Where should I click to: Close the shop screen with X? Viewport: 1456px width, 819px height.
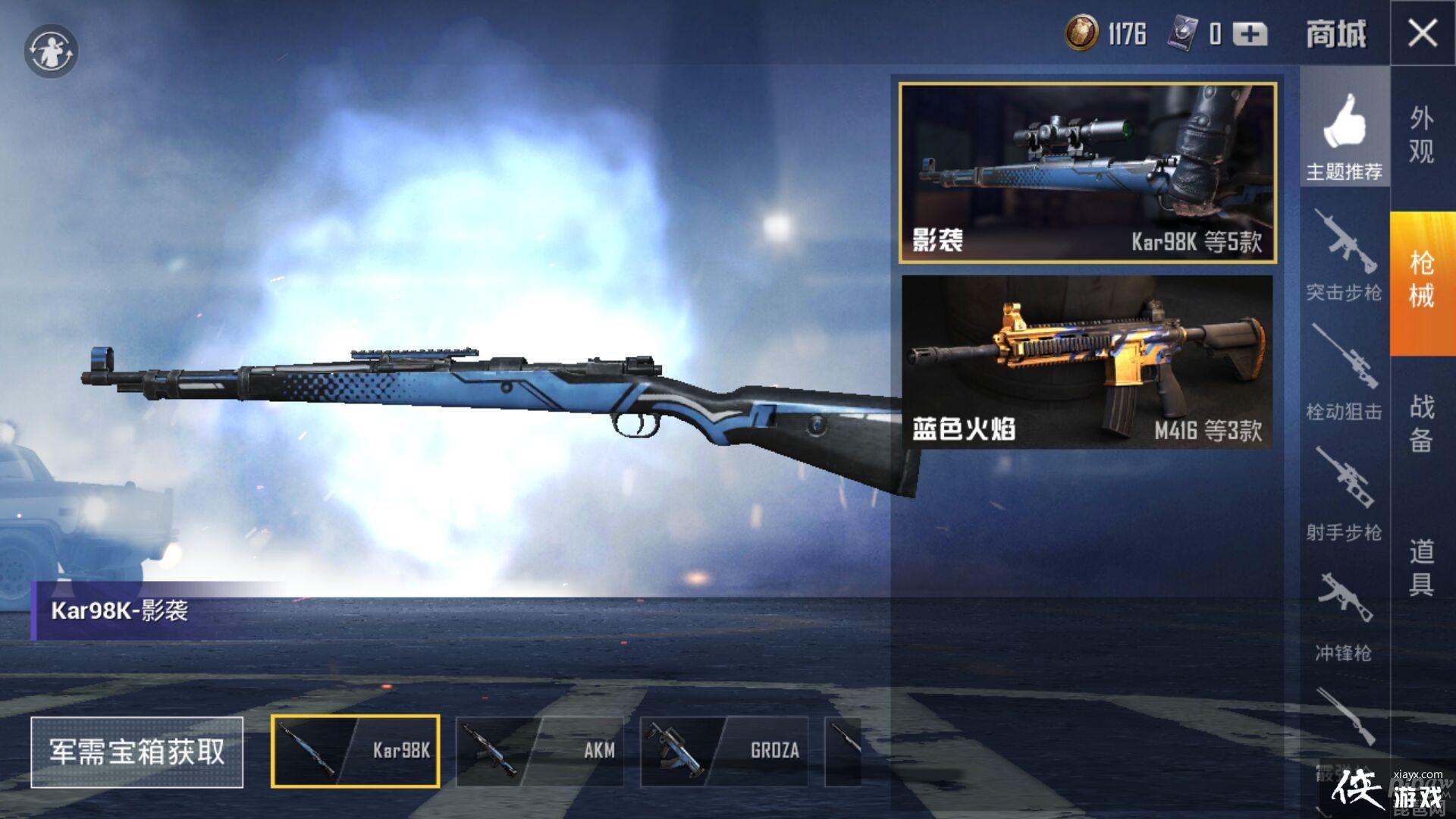pos(1422,33)
